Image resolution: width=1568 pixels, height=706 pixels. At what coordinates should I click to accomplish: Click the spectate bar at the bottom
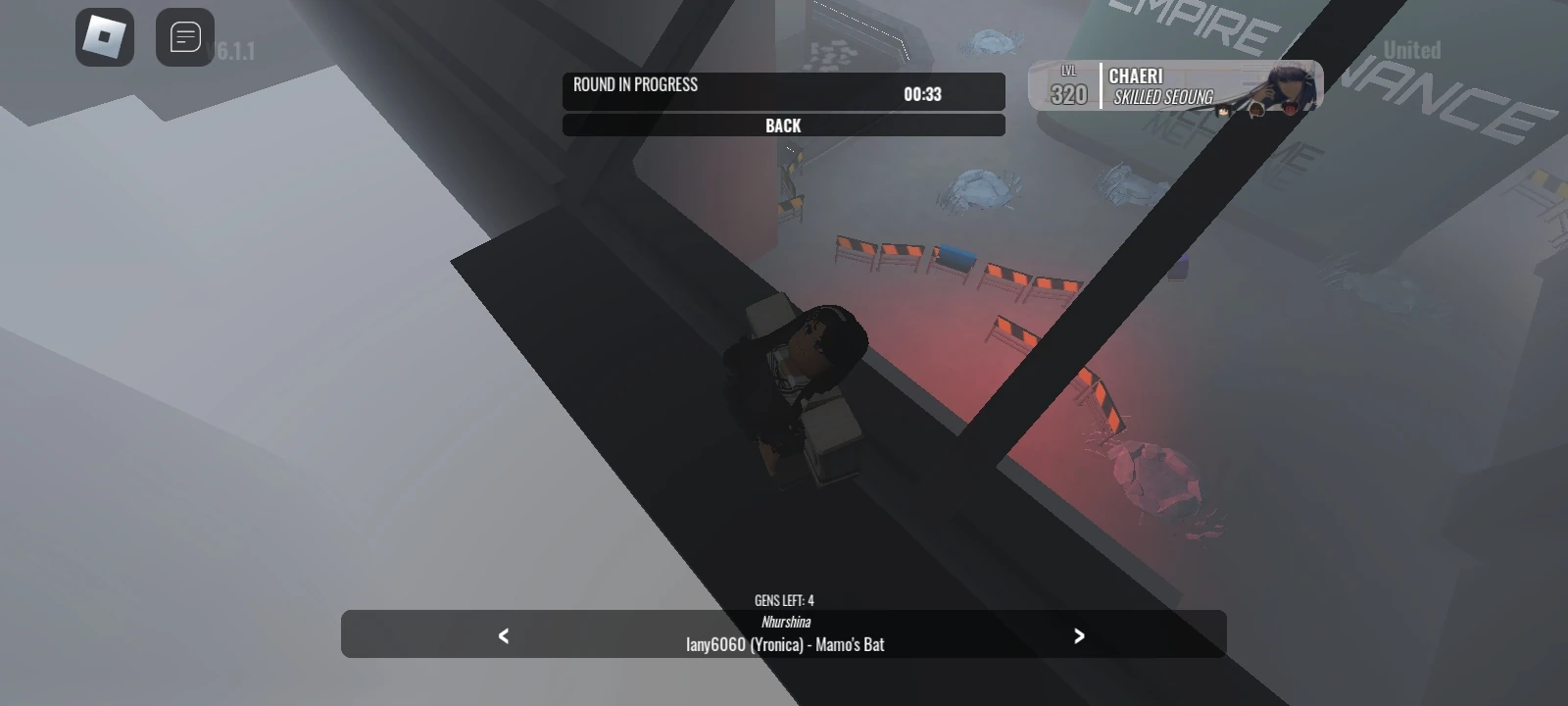[784, 635]
